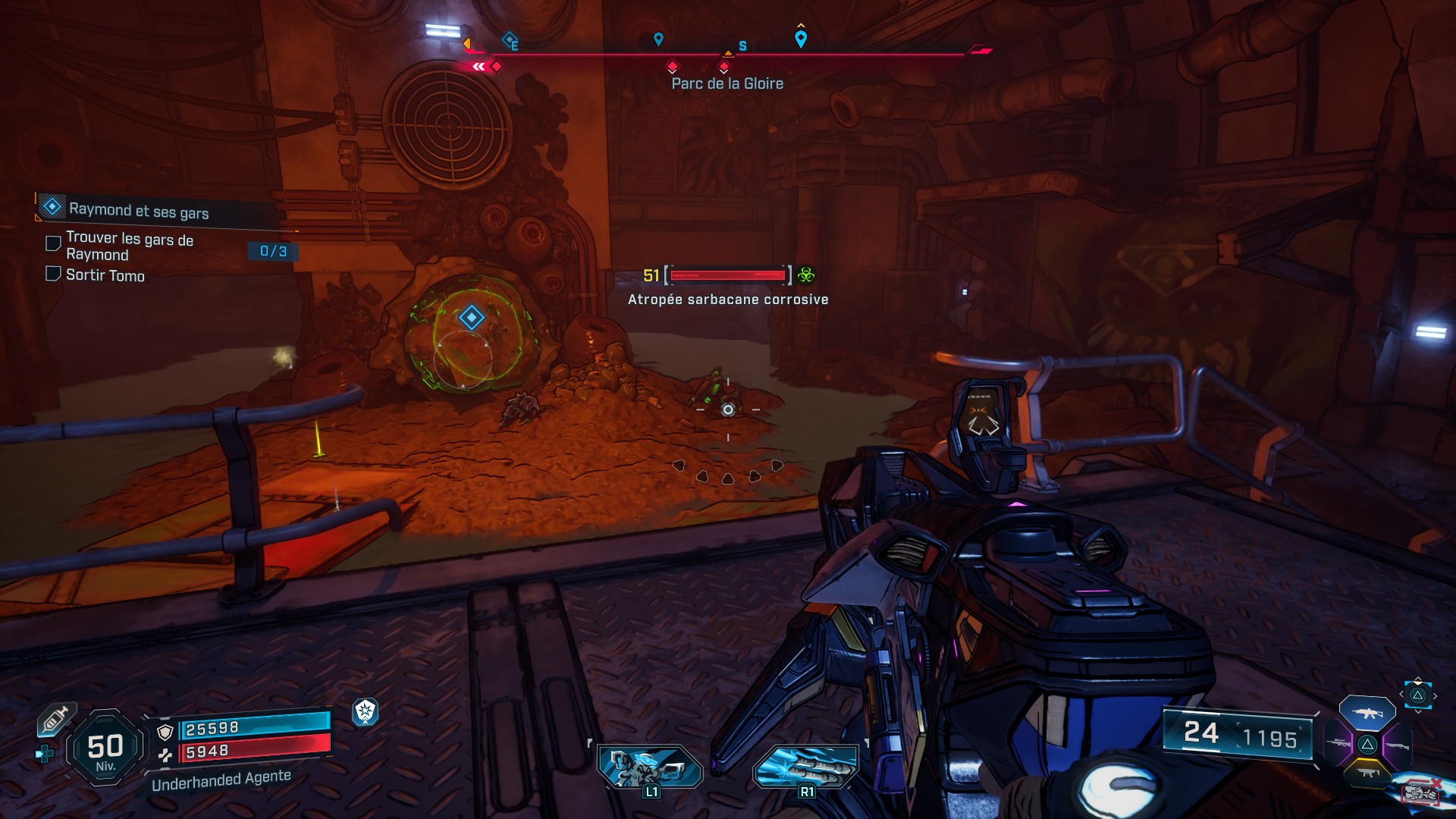
Task: Select the shotgun weapon slot
Action: point(1397,746)
